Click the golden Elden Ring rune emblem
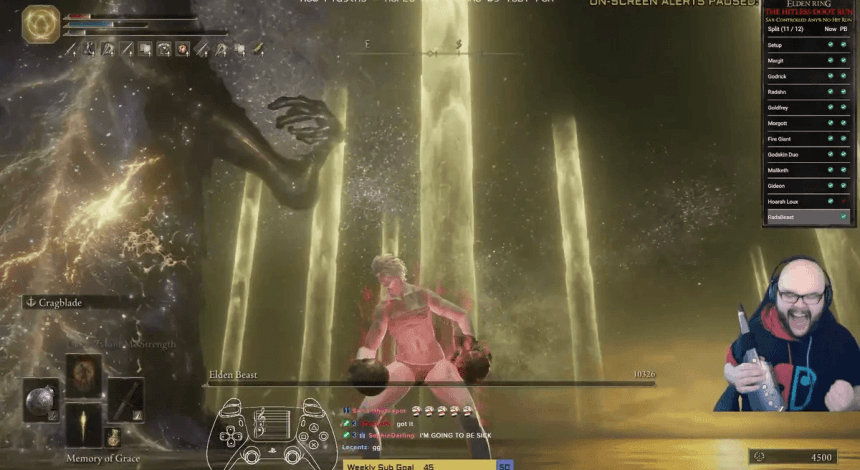Image resolution: width=860 pixels, height=470 pixels. pyautogui.click(x=41, y=24)
